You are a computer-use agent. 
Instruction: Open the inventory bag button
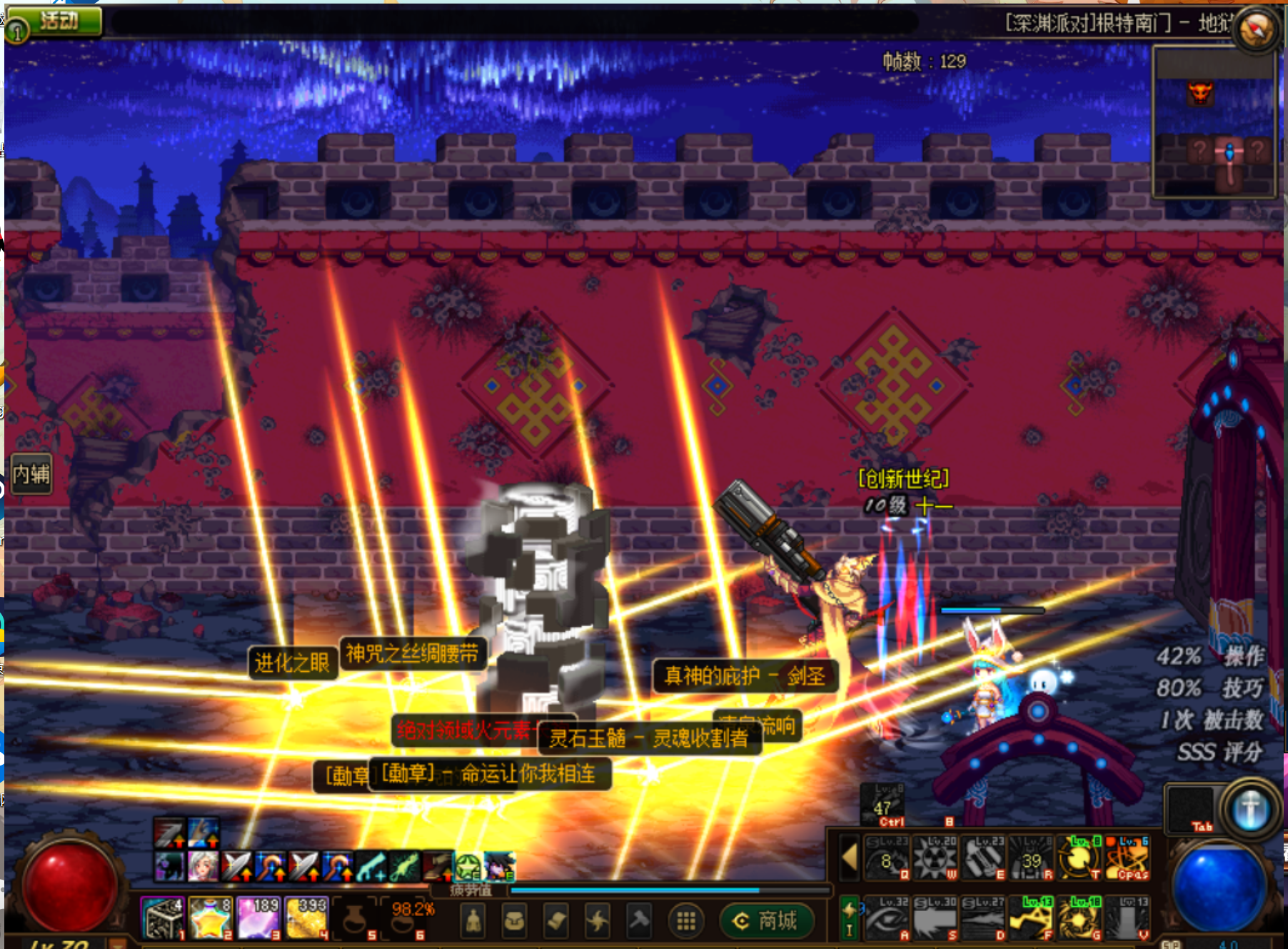[x=514, y=921]
